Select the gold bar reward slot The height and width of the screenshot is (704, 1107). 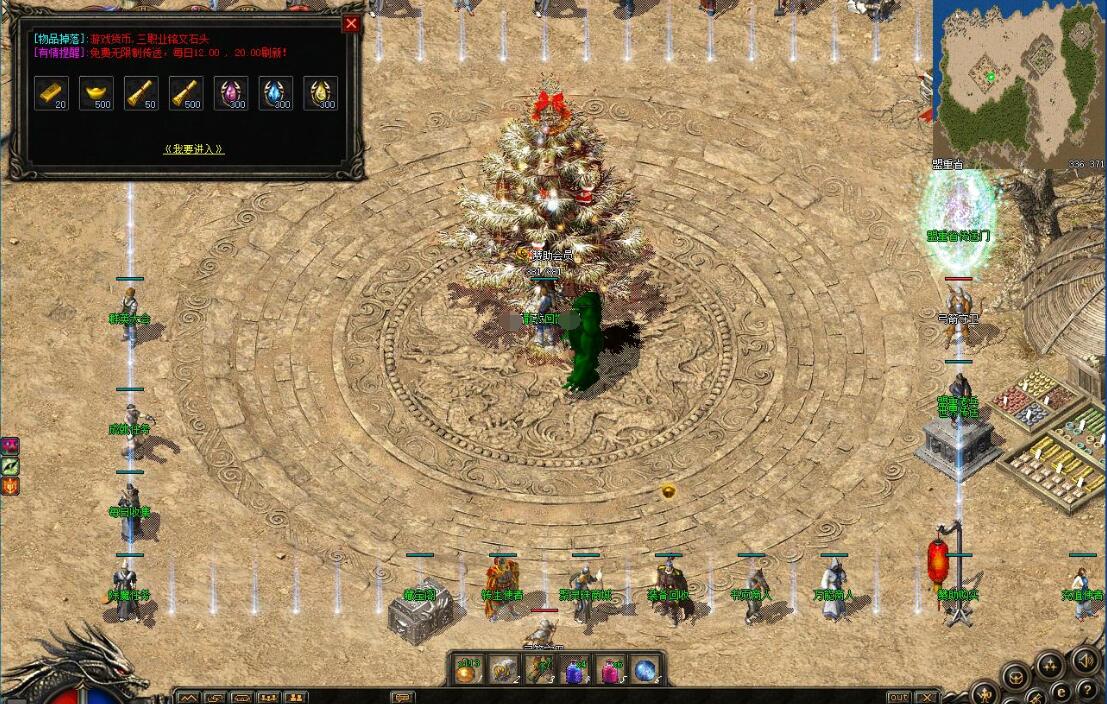click(x=52, y=93)
